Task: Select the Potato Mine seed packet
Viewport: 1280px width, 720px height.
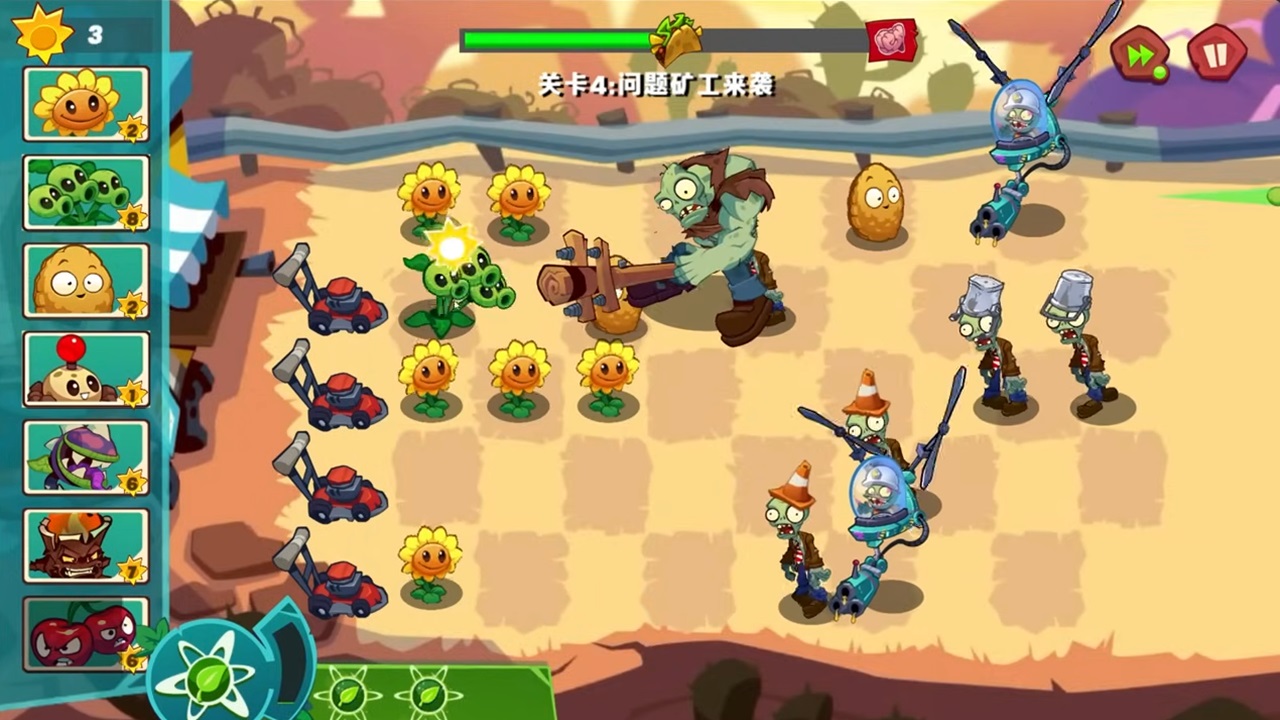Action: coord(85,369)
